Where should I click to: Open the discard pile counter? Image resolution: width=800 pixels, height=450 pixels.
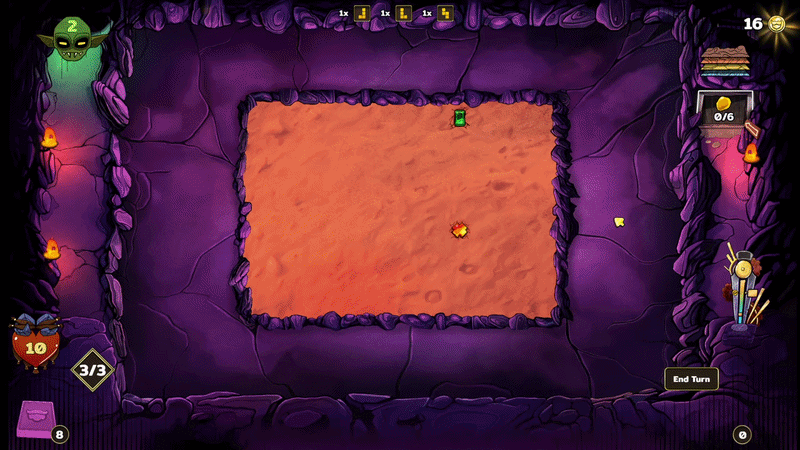(741, 434)
